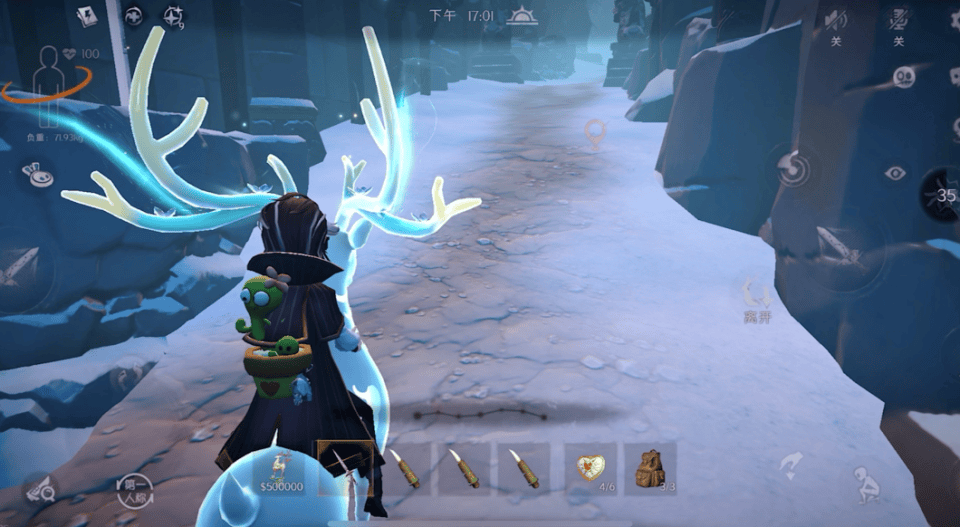Activate the skill showing 35 cooldown
This screenshot has height=527, width=960.
[x=943, y=194]
